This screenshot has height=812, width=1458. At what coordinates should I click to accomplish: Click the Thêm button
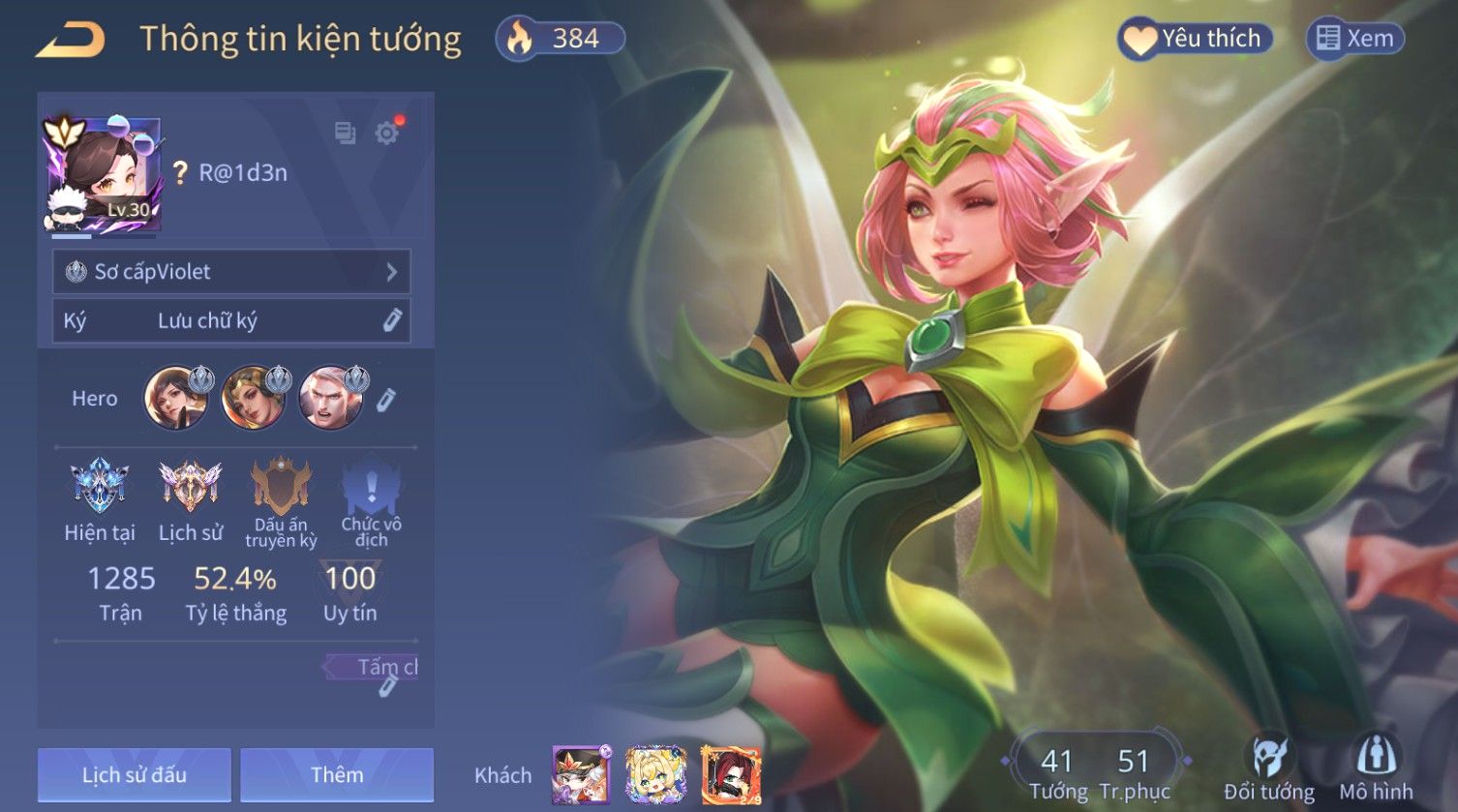click(337, 774)
